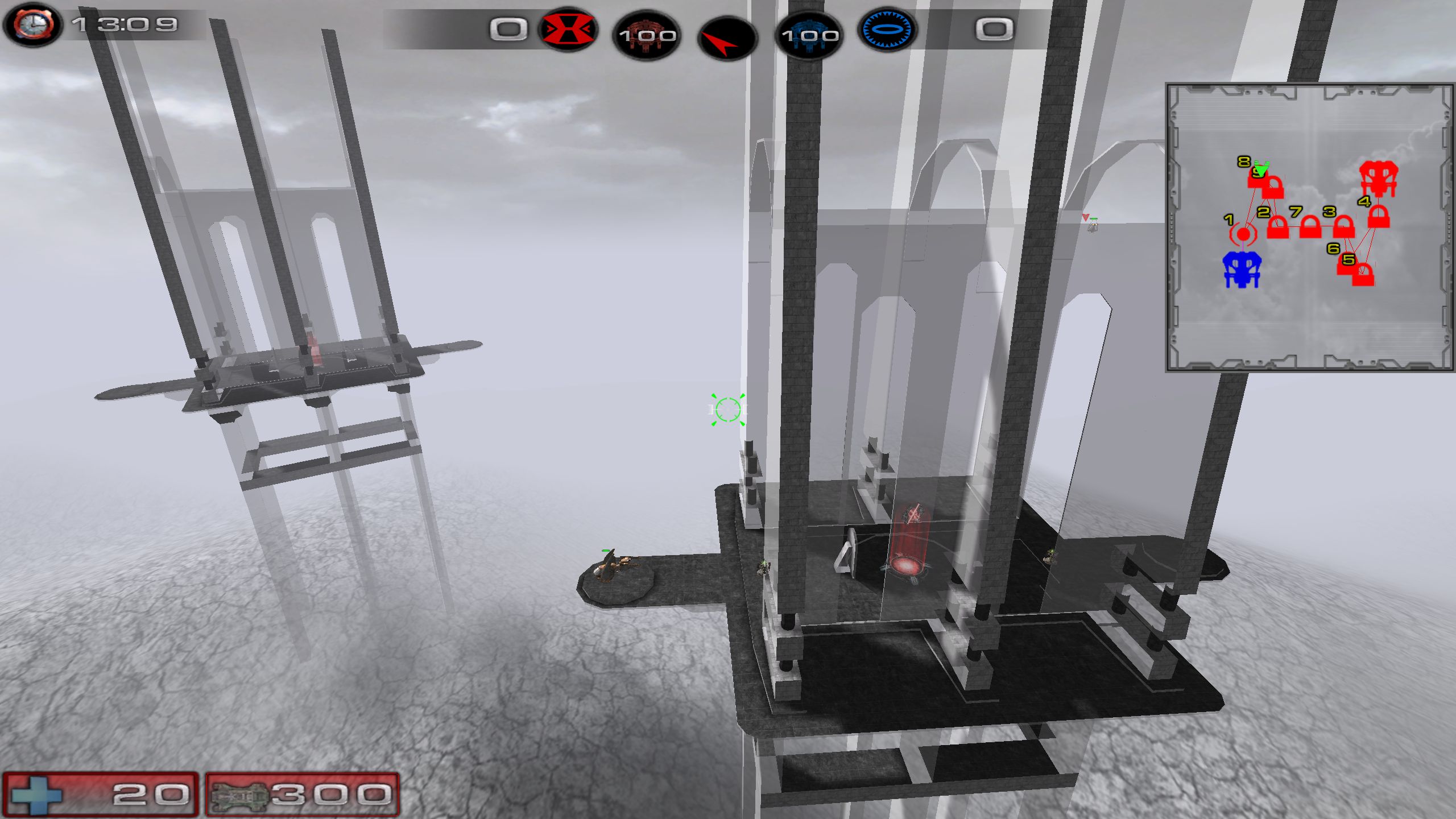The image size is (1456, 819).
Task: Click the red team emblem icon
Action: (x=568, y=28)
